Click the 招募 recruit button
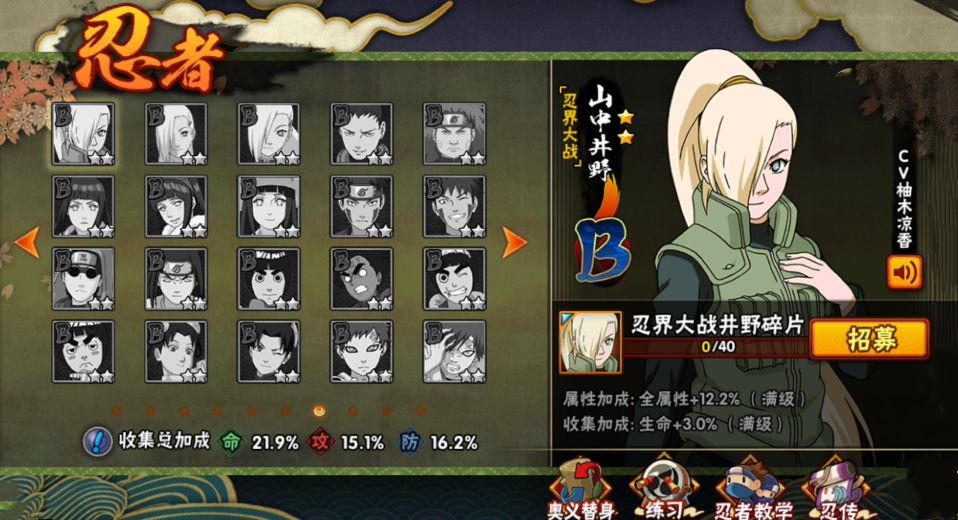The height and width of the screenshot is (520, 958). (x=868, y=338)
